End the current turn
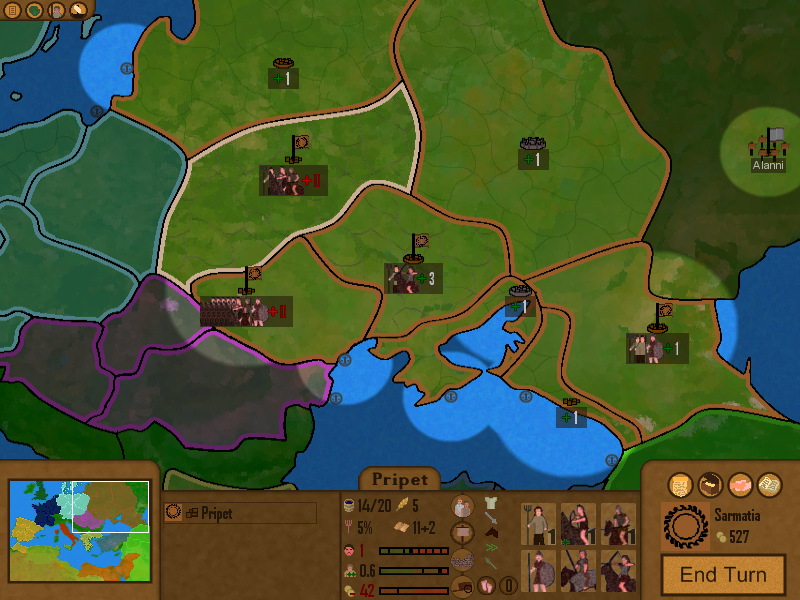The height and width of the screenshot is (600, 800). [723, 574]
